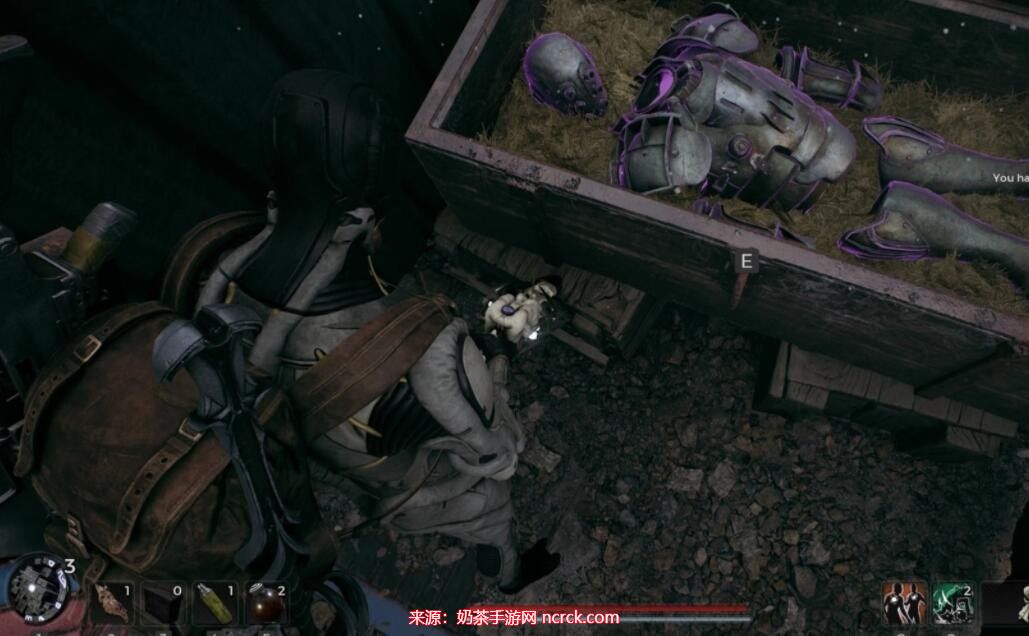Activate the two-silhouettes orange skill
The width and height of the screenshot is (1029, 636).
[904, 603]
